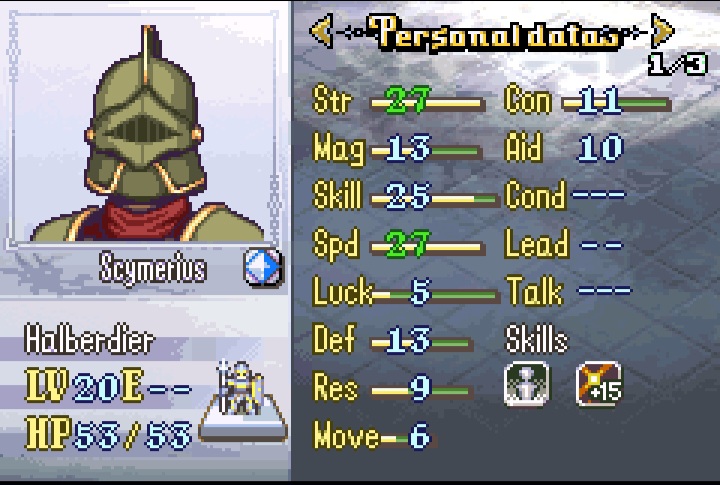Viewport: 720px width, 485px height.
Task: Go to the previous page with the left arrow
Action: click(x=321, y=32)
